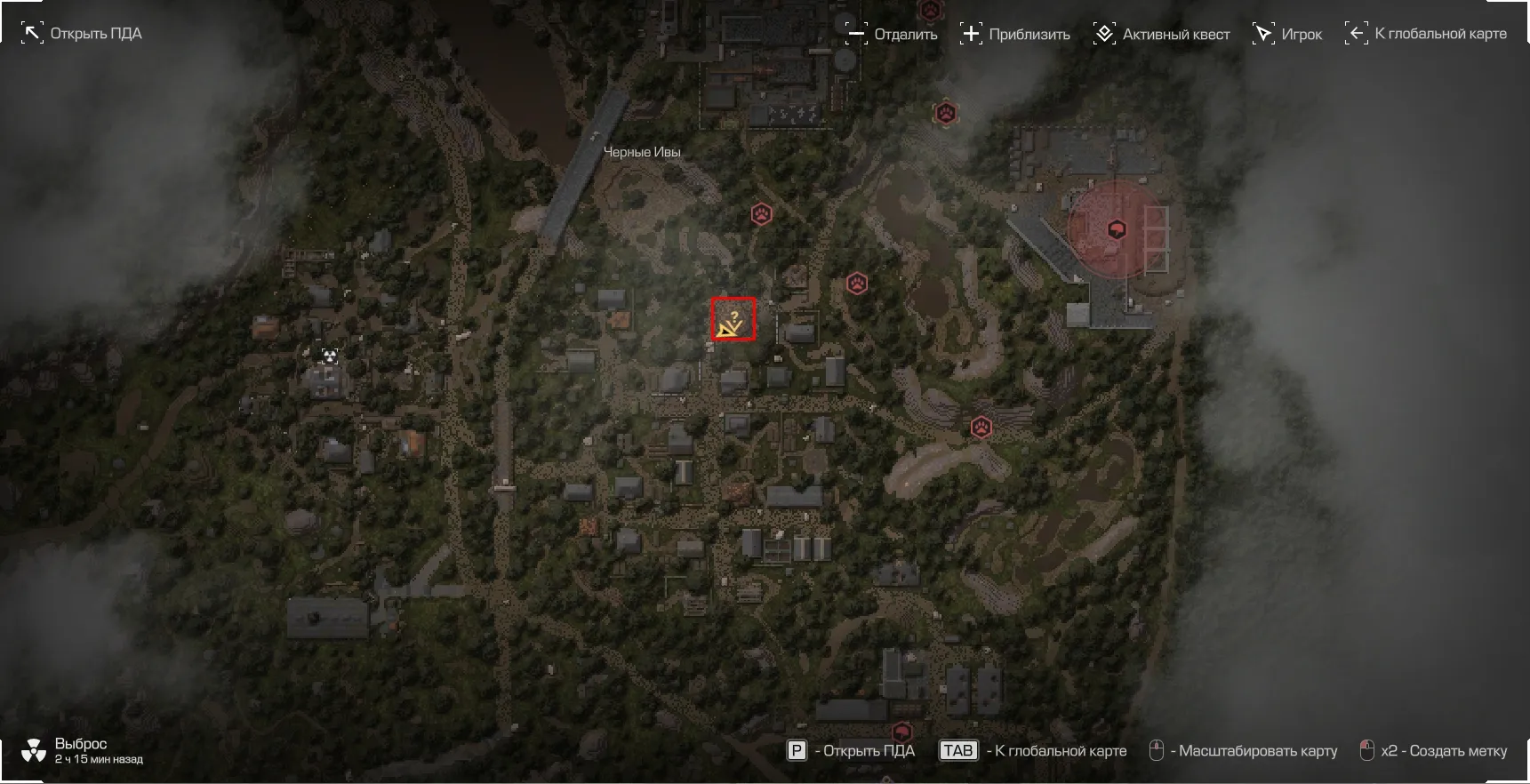Jump to player position with Игрок
The width and height of the screenshot is (1530, 784).
point(1287,34)
